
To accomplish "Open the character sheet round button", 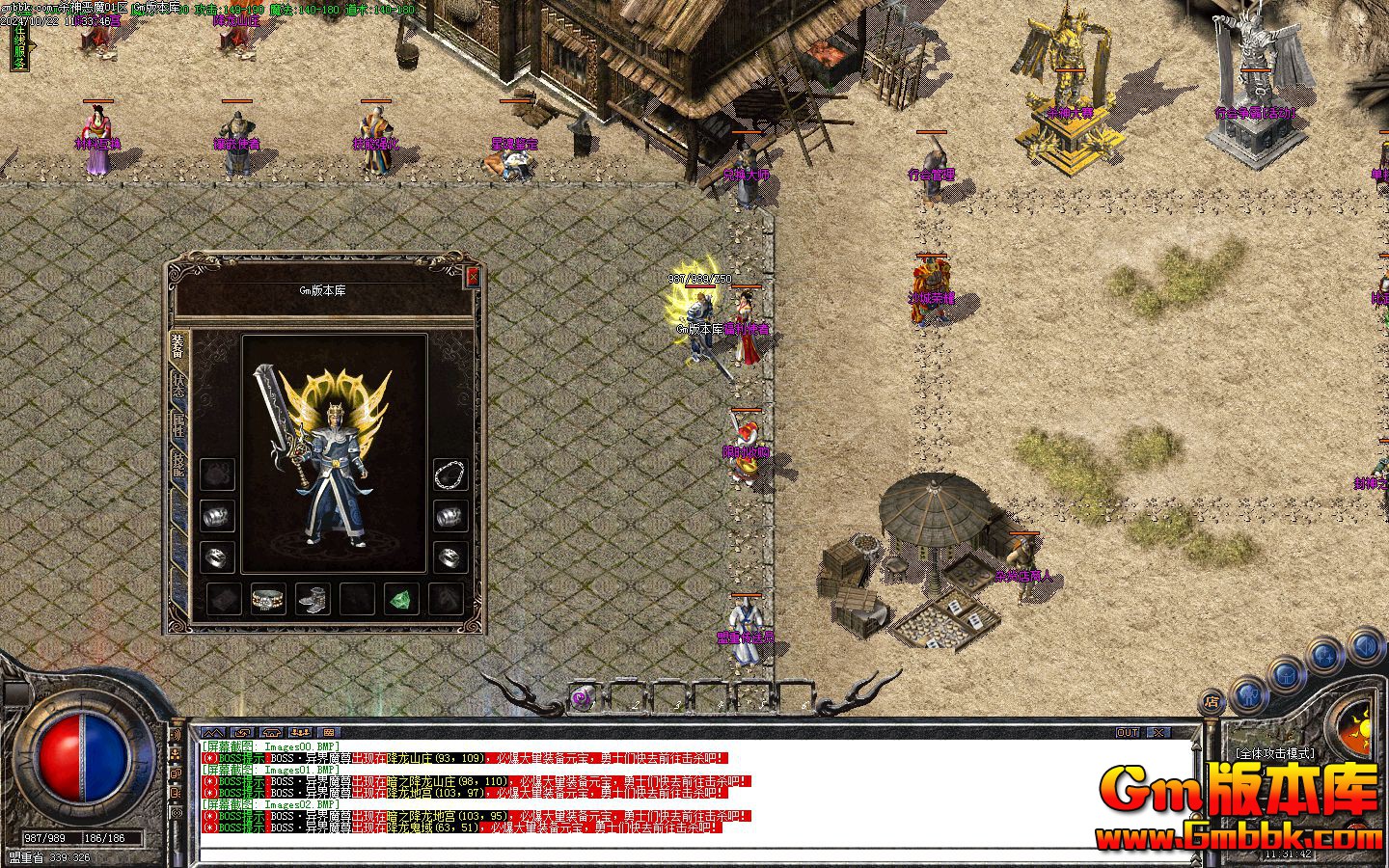I will pos(1248,692).
